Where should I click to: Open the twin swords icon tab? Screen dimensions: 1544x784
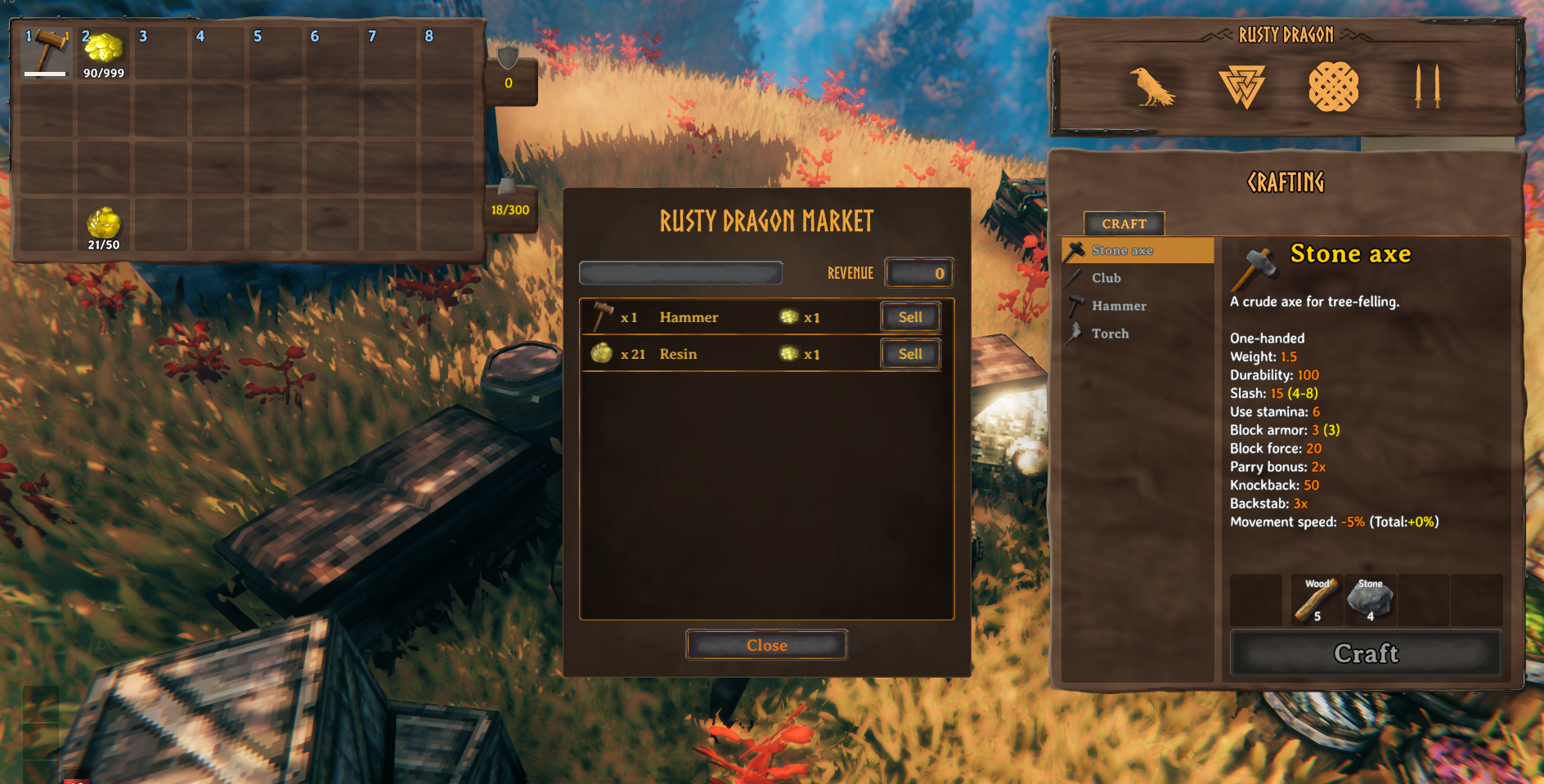(1426, 87)
